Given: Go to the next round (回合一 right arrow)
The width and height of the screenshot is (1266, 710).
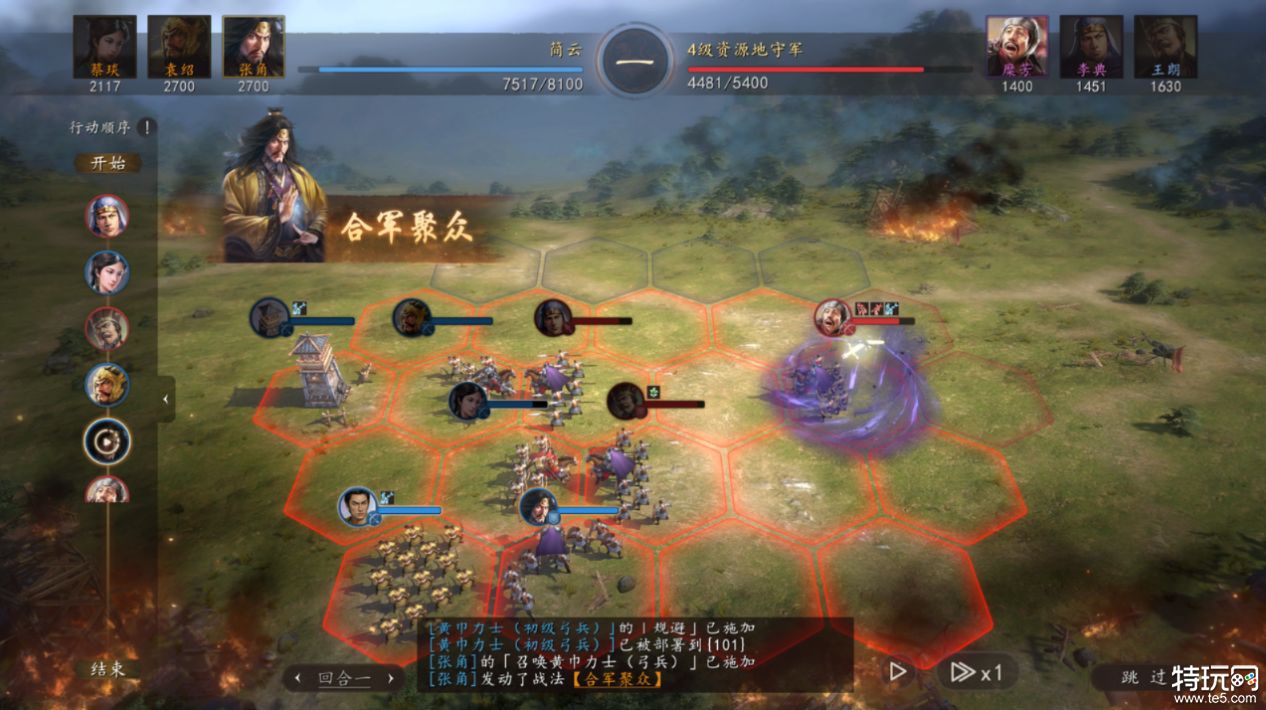Looking at the screenshot, I should point(391,678).
